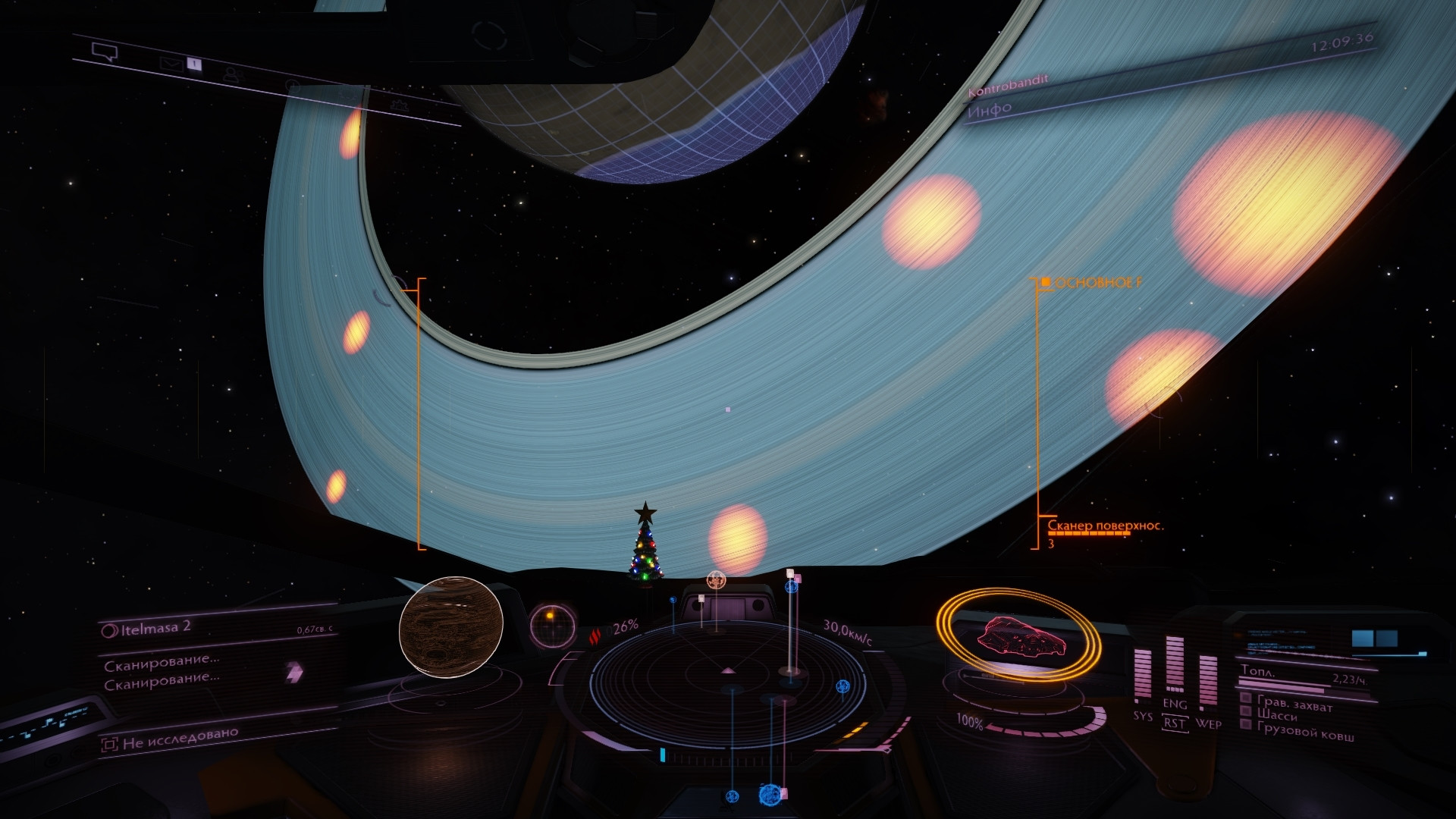1456x819 pixels.
Task: Open the friends list icon
Action: pos(233,74)
